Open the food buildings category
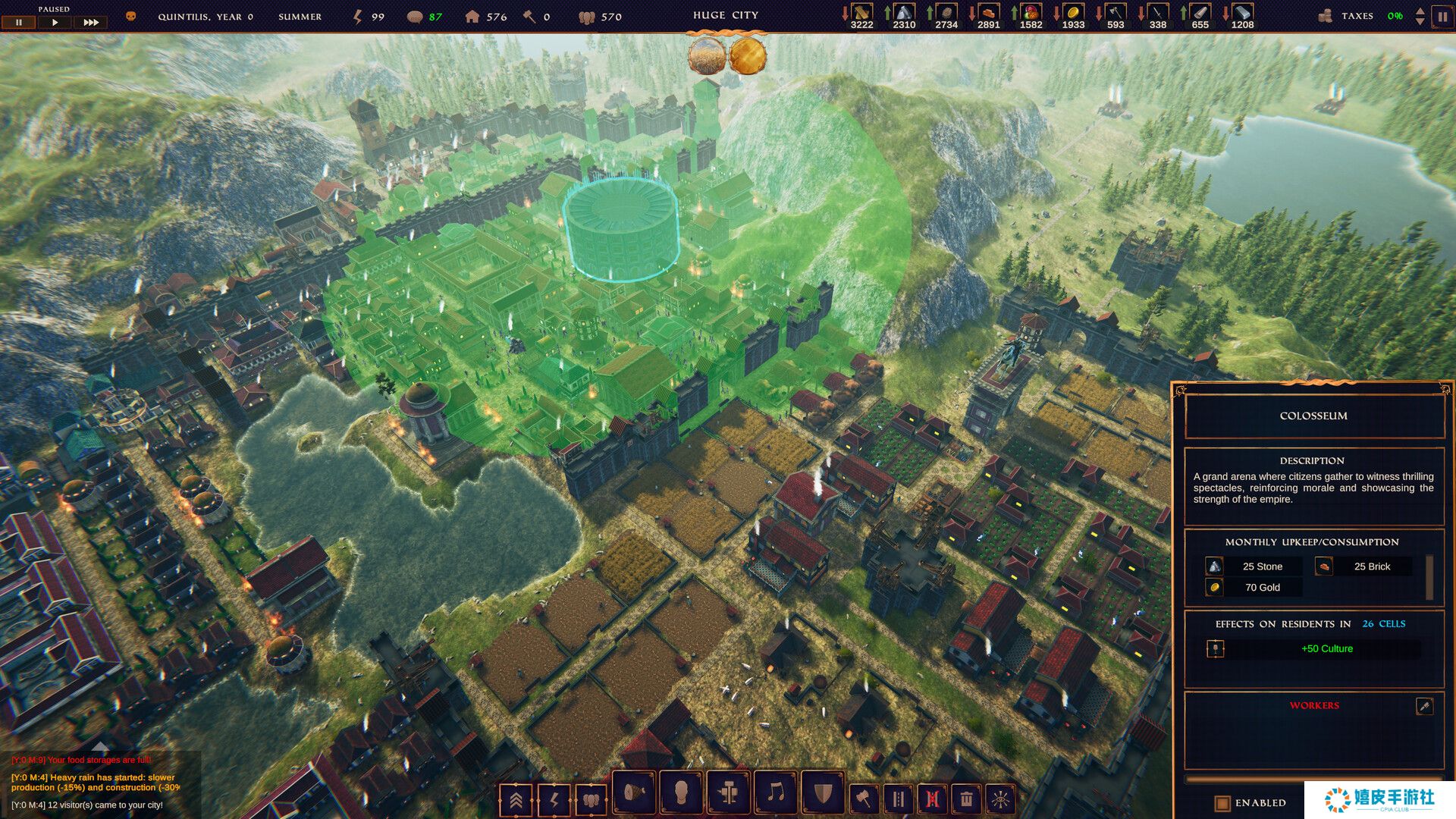The width and height of the screenshot is (1456, 819). click(633, 794)
